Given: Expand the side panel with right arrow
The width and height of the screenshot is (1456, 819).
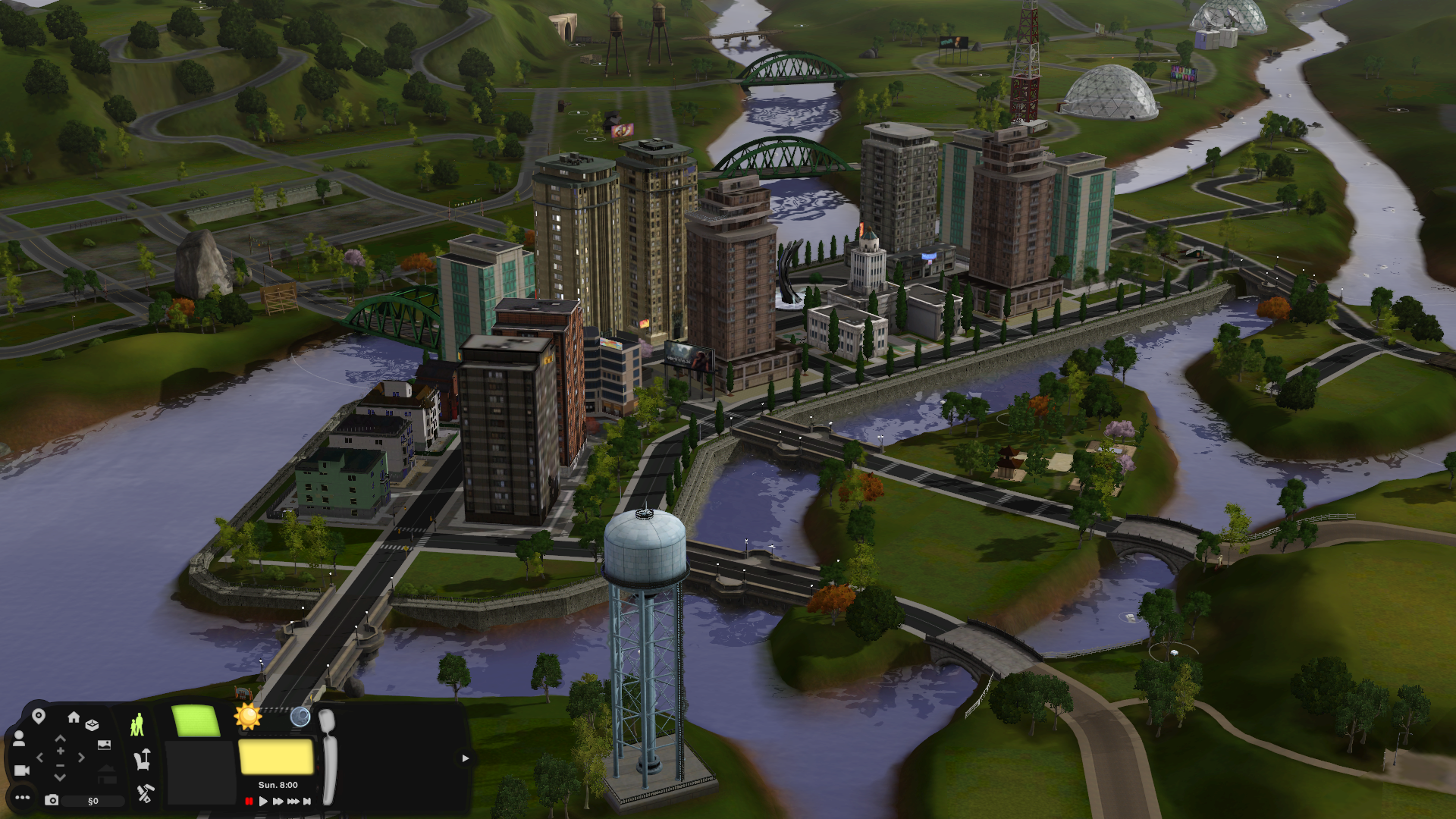Looking at the screenshot, I should 465,758.
